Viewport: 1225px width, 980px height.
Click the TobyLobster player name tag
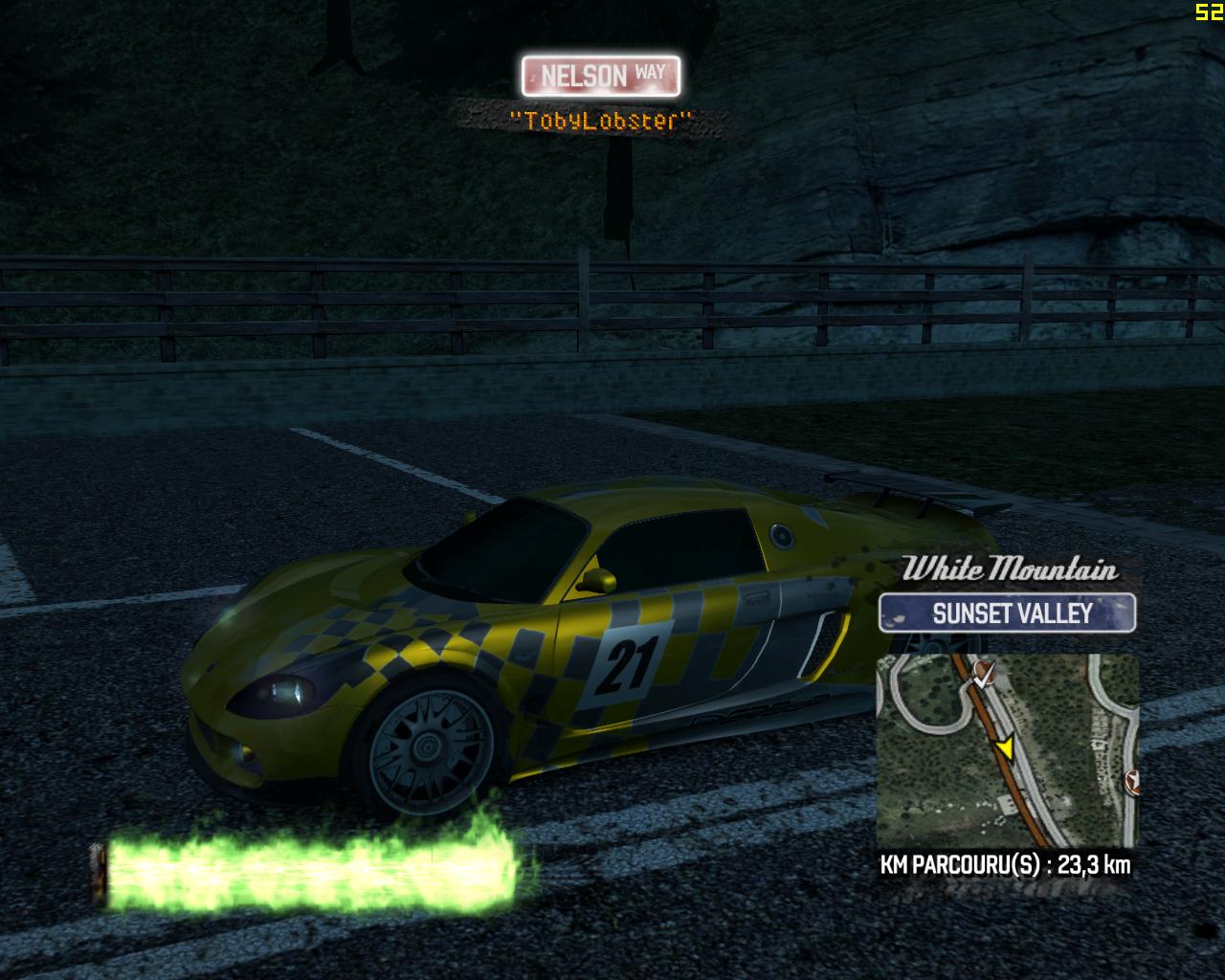point(599,121)
